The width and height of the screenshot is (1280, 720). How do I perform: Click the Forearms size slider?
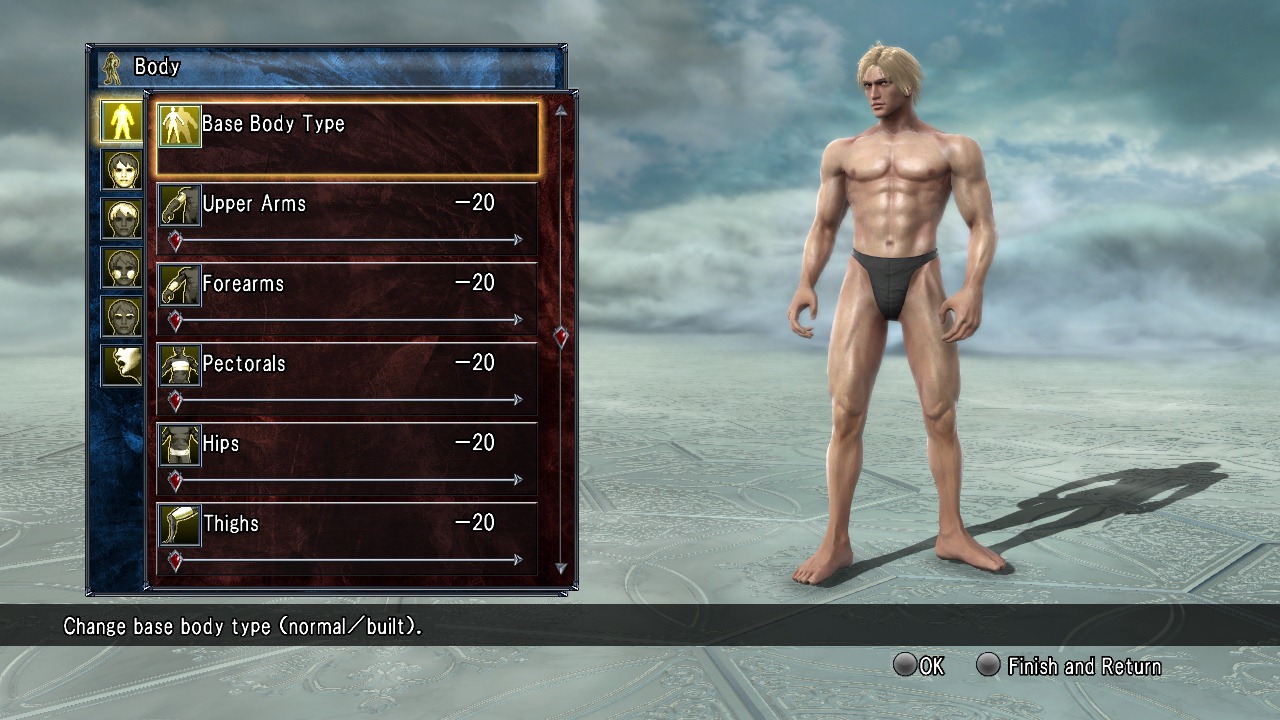(x=347, y=320)
